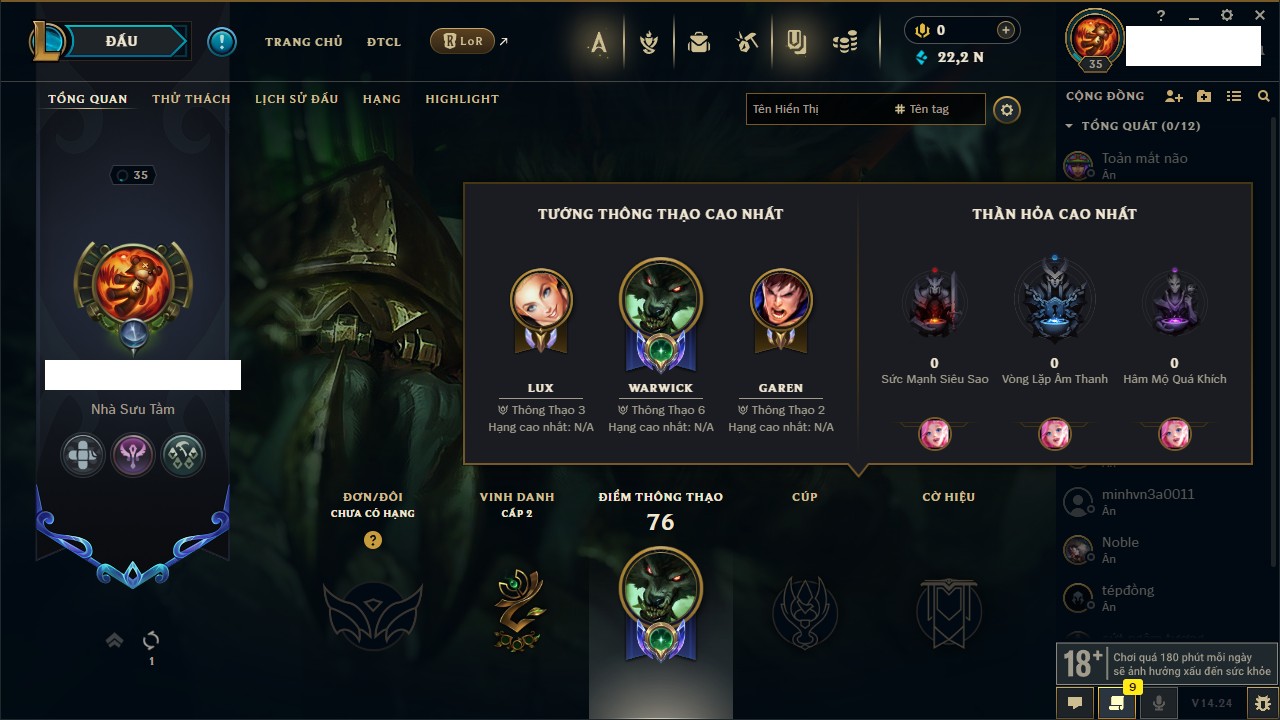Screen dimensions: 1280x720
Task: Go to the ĐTCL game mode
Action: click(x=383, y=42)
